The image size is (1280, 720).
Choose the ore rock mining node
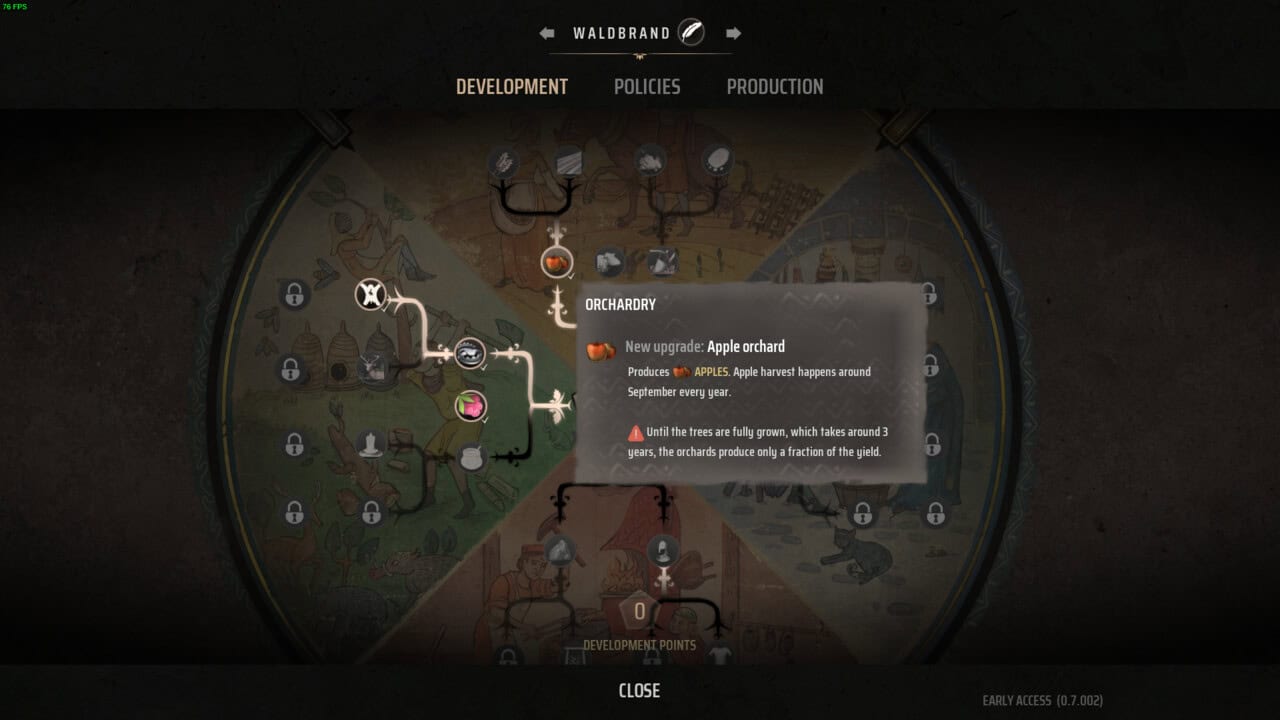click(562, 549)
